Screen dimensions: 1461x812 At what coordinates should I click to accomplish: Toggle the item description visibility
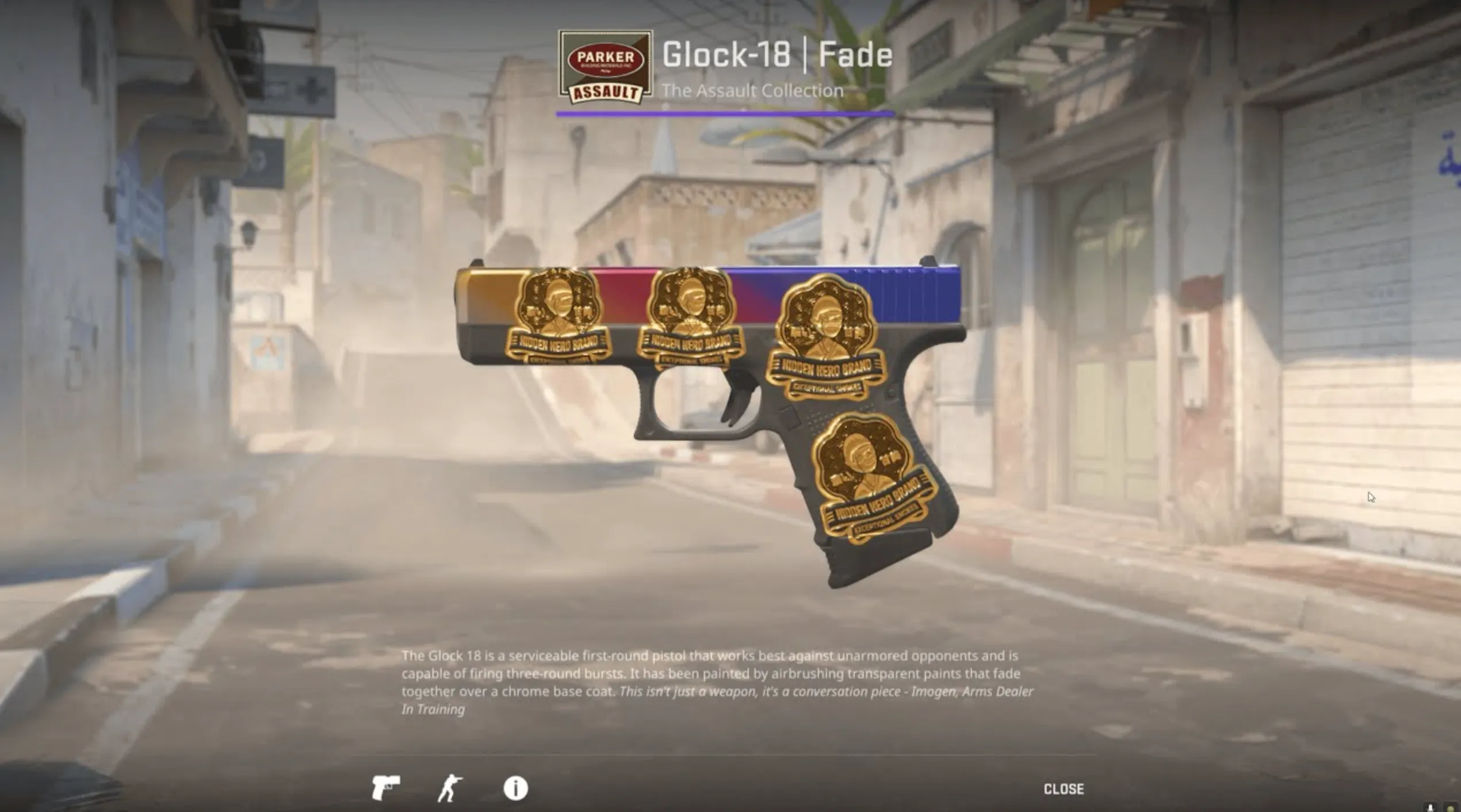pyautogui.click(x=515, y=789)
